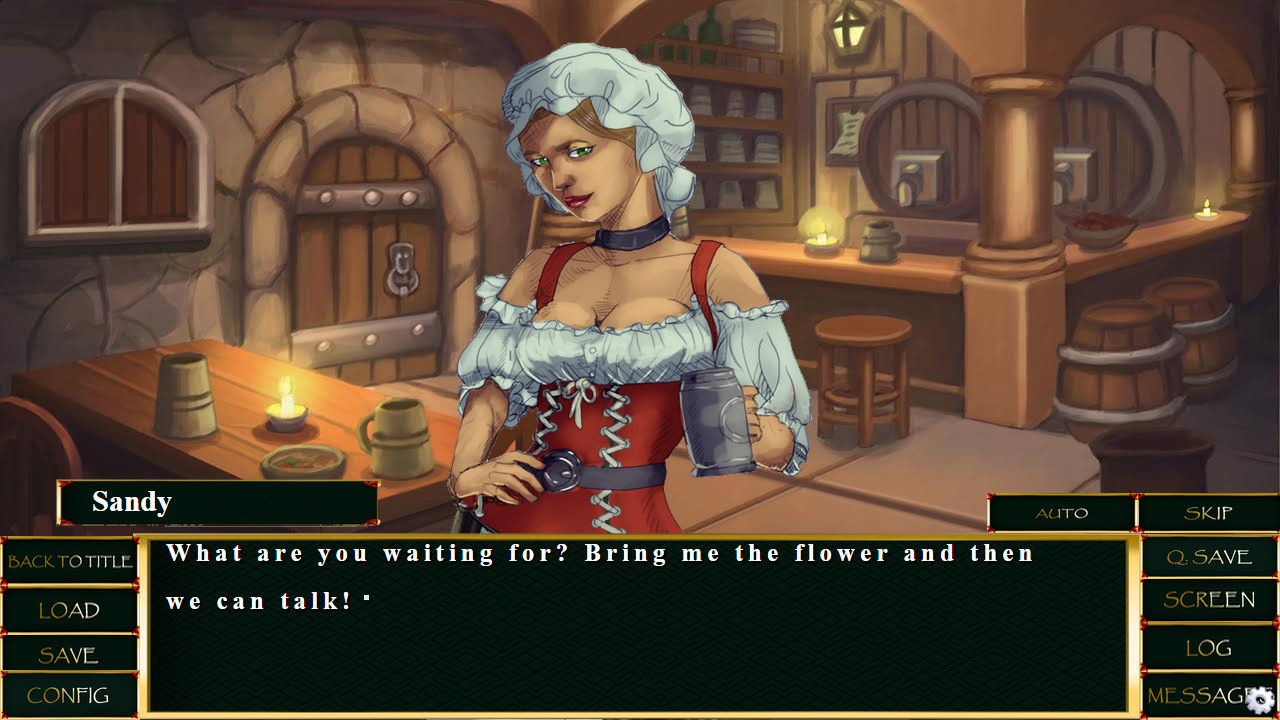Skip through the dialogue
The image size is (1280, 720).
click(x=1208, y=513)
